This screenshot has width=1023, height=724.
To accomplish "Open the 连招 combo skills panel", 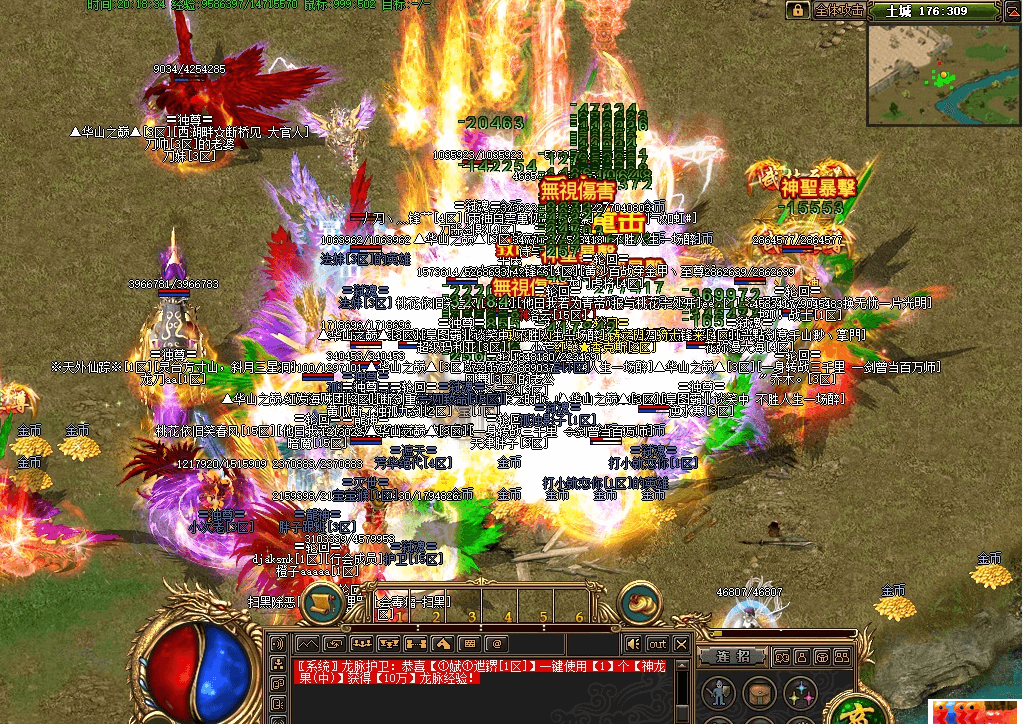I will [x=732, y=656].
